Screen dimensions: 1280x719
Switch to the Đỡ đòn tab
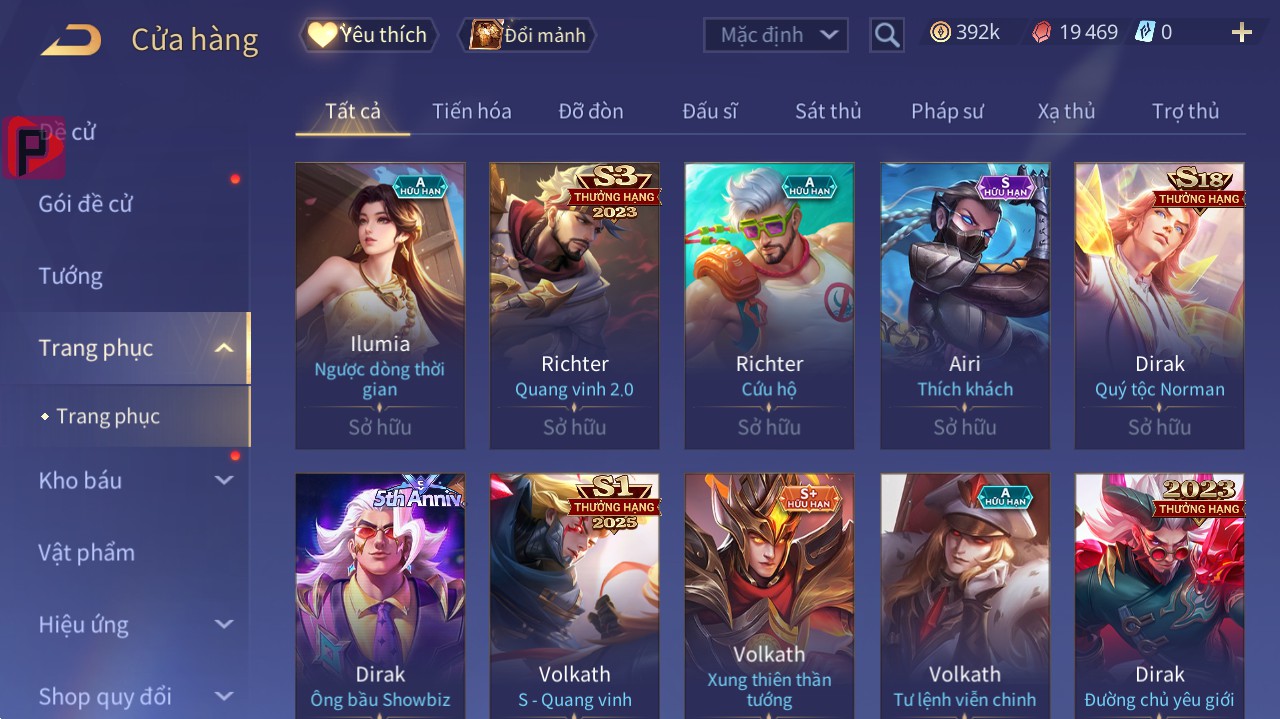(590, 111)
